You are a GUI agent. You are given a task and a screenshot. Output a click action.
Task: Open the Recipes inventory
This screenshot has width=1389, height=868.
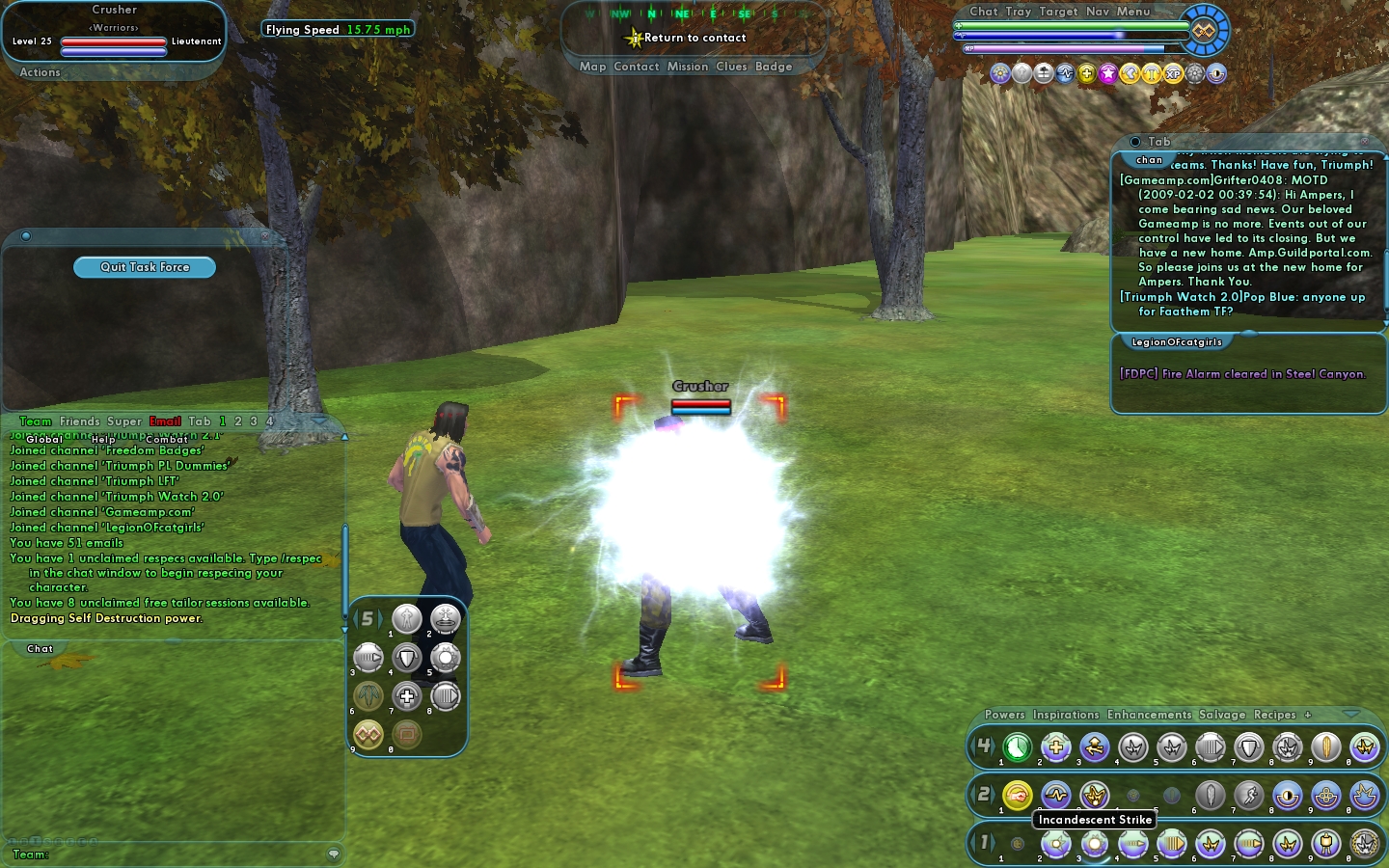pos(1274,715)
